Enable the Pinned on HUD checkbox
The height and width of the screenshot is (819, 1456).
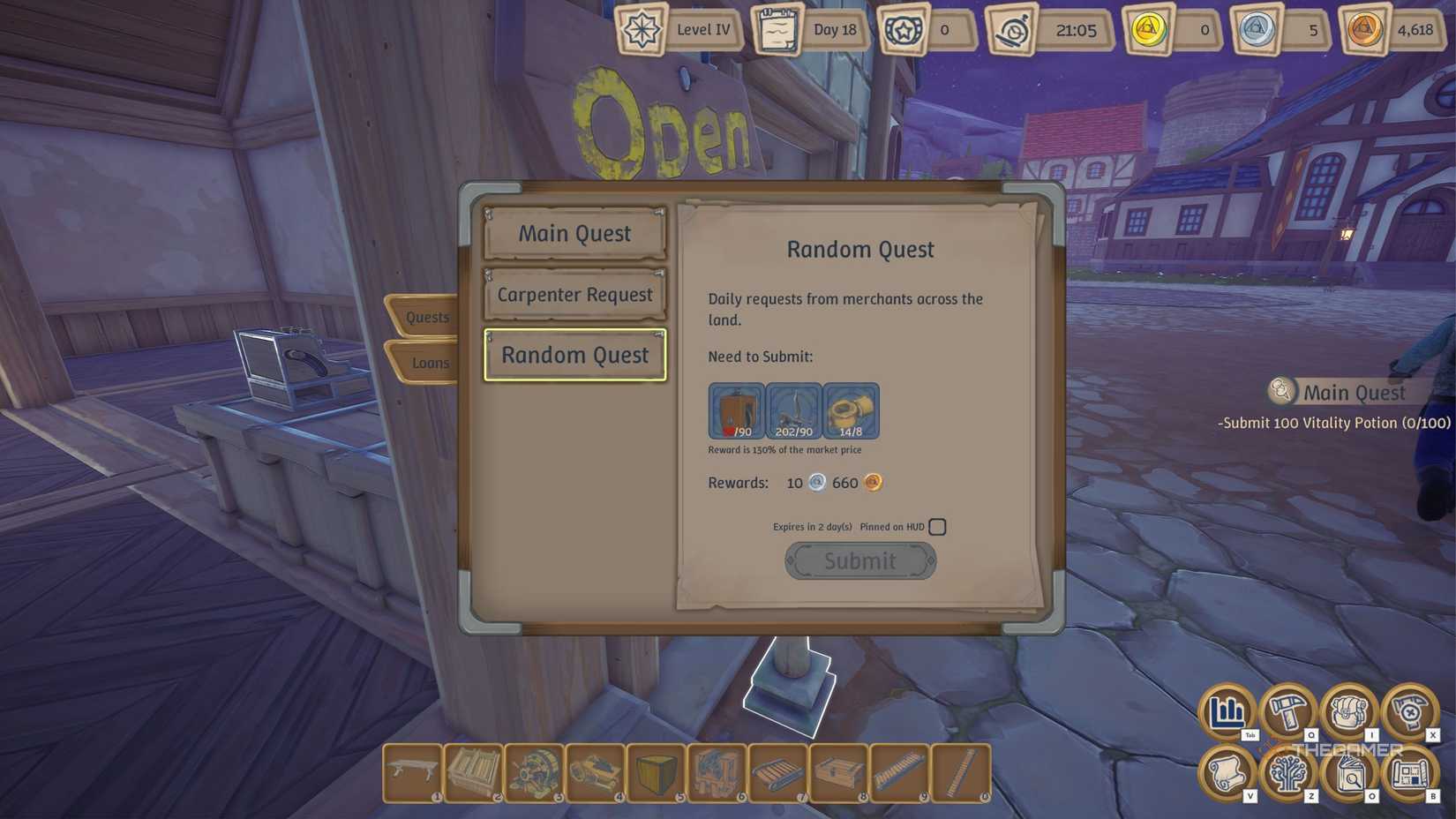[937, 526]
